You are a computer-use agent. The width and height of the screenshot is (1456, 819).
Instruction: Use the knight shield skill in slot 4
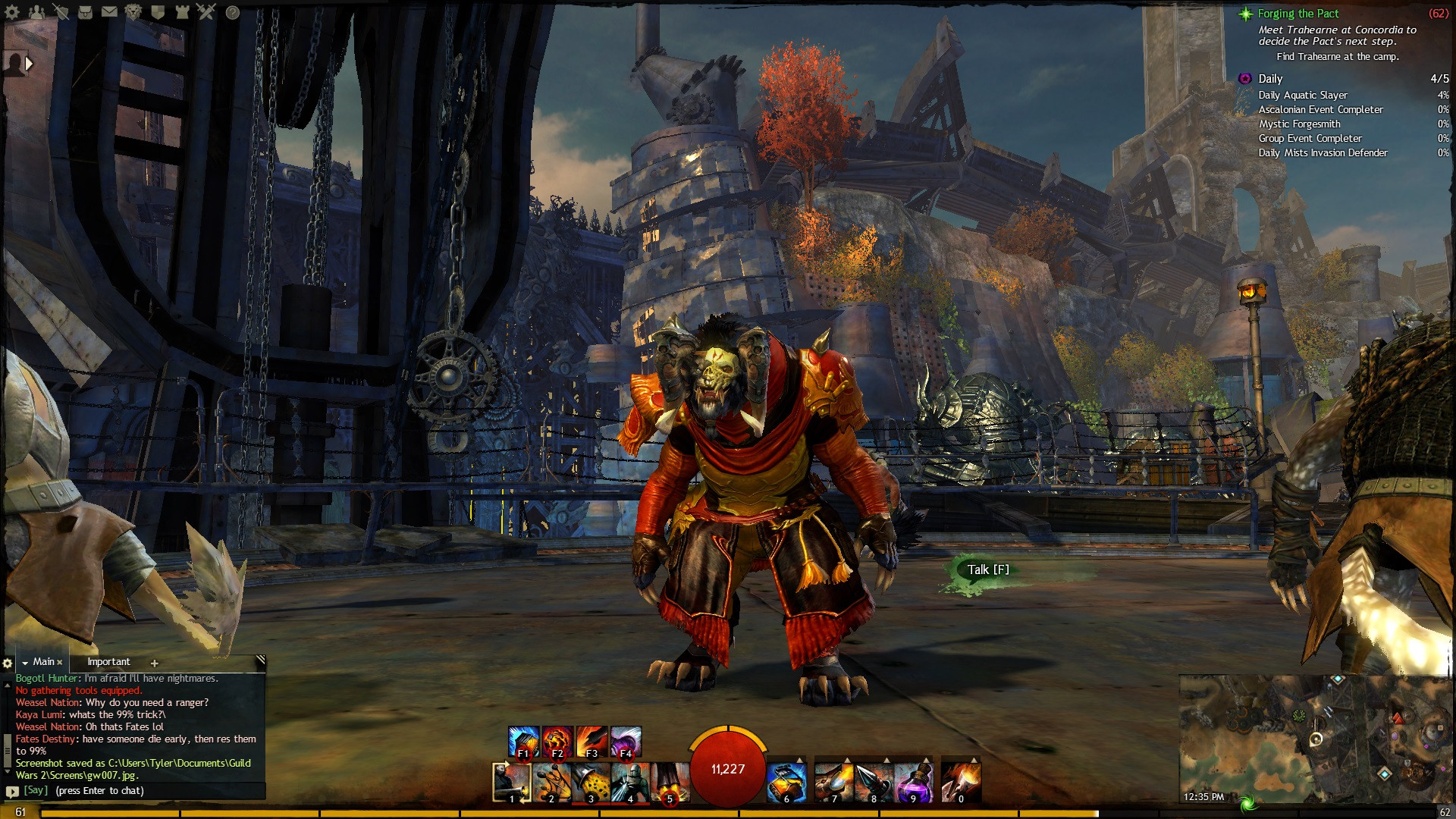click(630, 782)
